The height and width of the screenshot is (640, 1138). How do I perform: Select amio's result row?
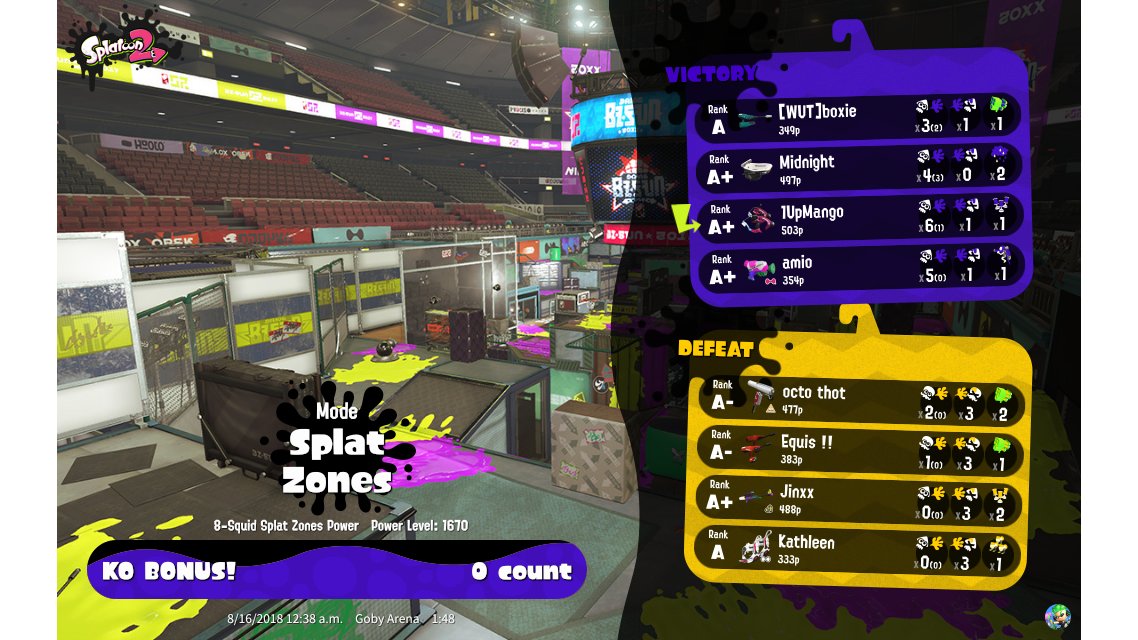click(858, 268)
